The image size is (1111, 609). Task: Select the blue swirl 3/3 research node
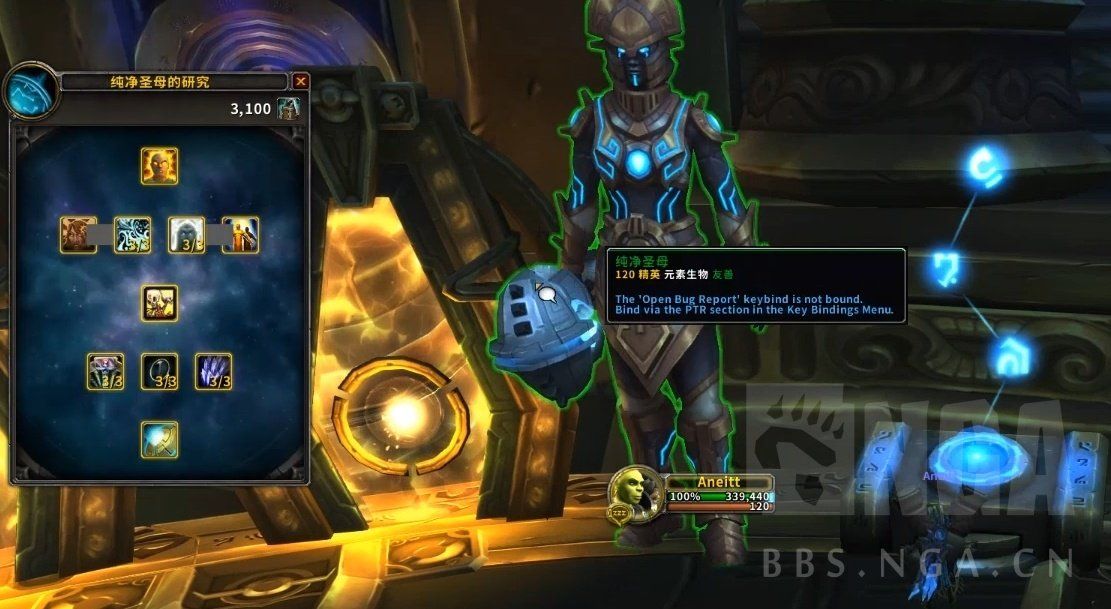(x=132, y=235)
